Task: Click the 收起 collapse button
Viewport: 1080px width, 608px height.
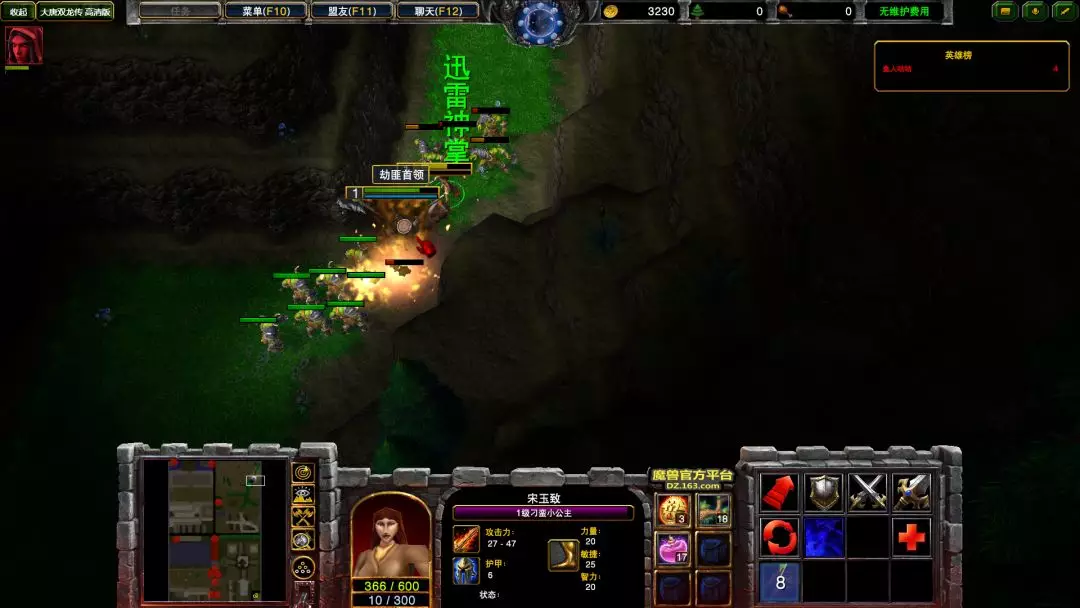Action: (18, 11)
